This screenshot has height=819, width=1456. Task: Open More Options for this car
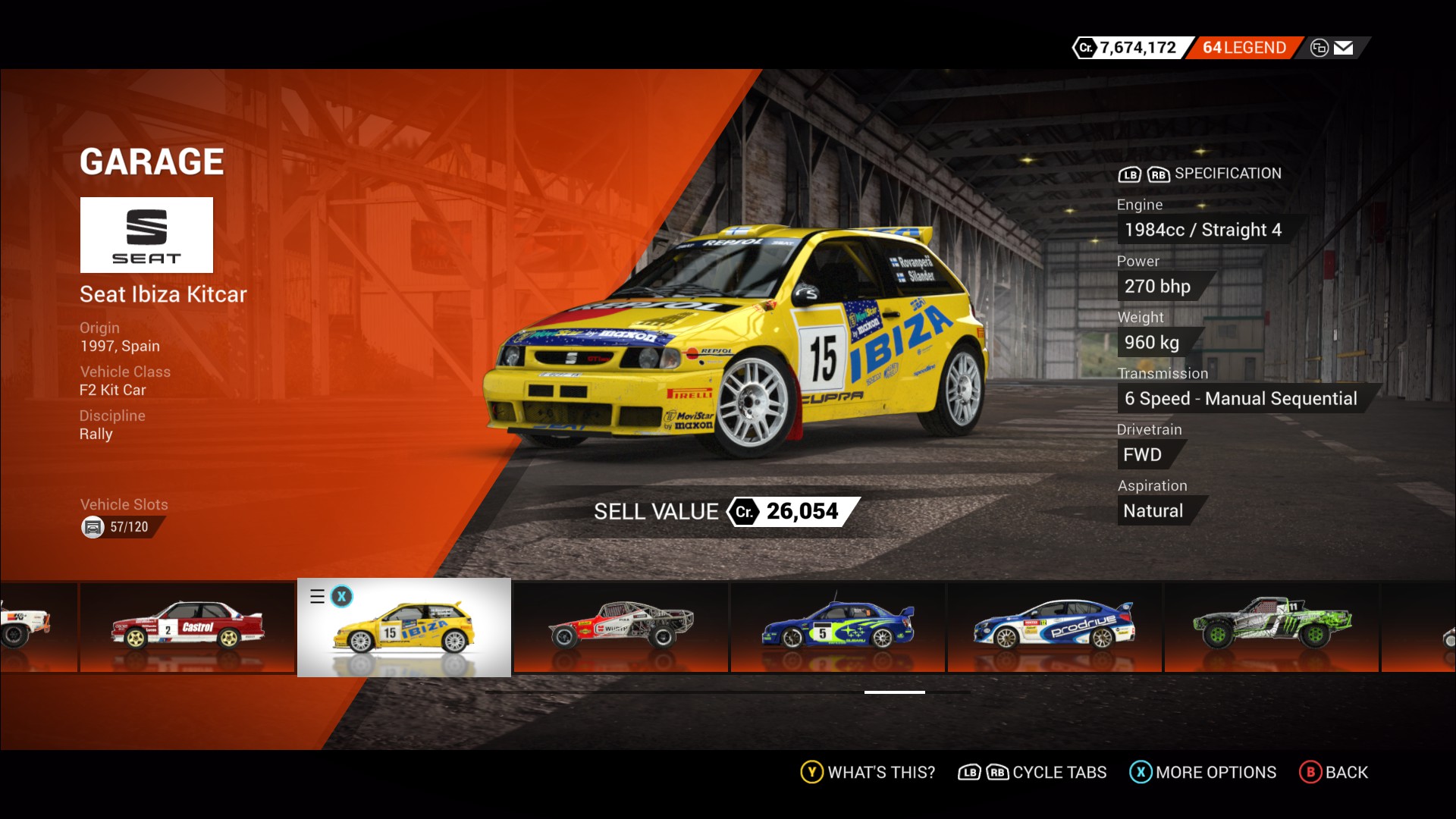point(1203,772)
